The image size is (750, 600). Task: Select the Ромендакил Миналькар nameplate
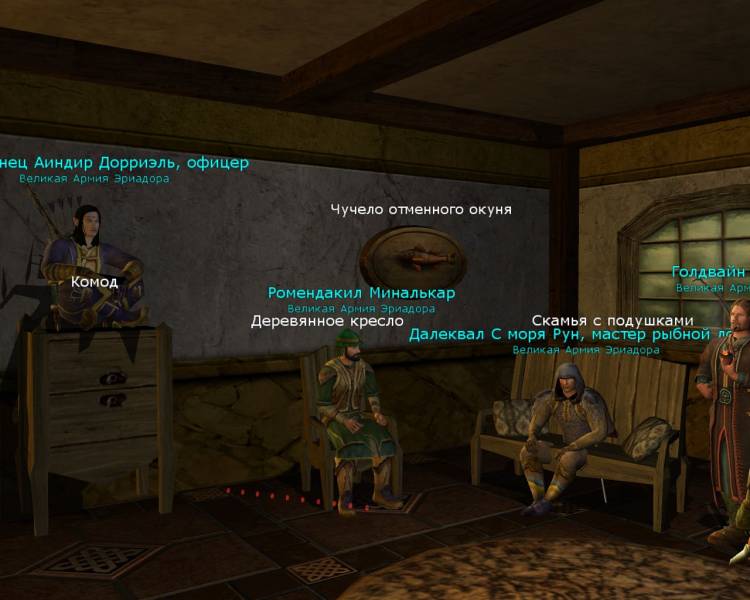click(x=361, y=293)
